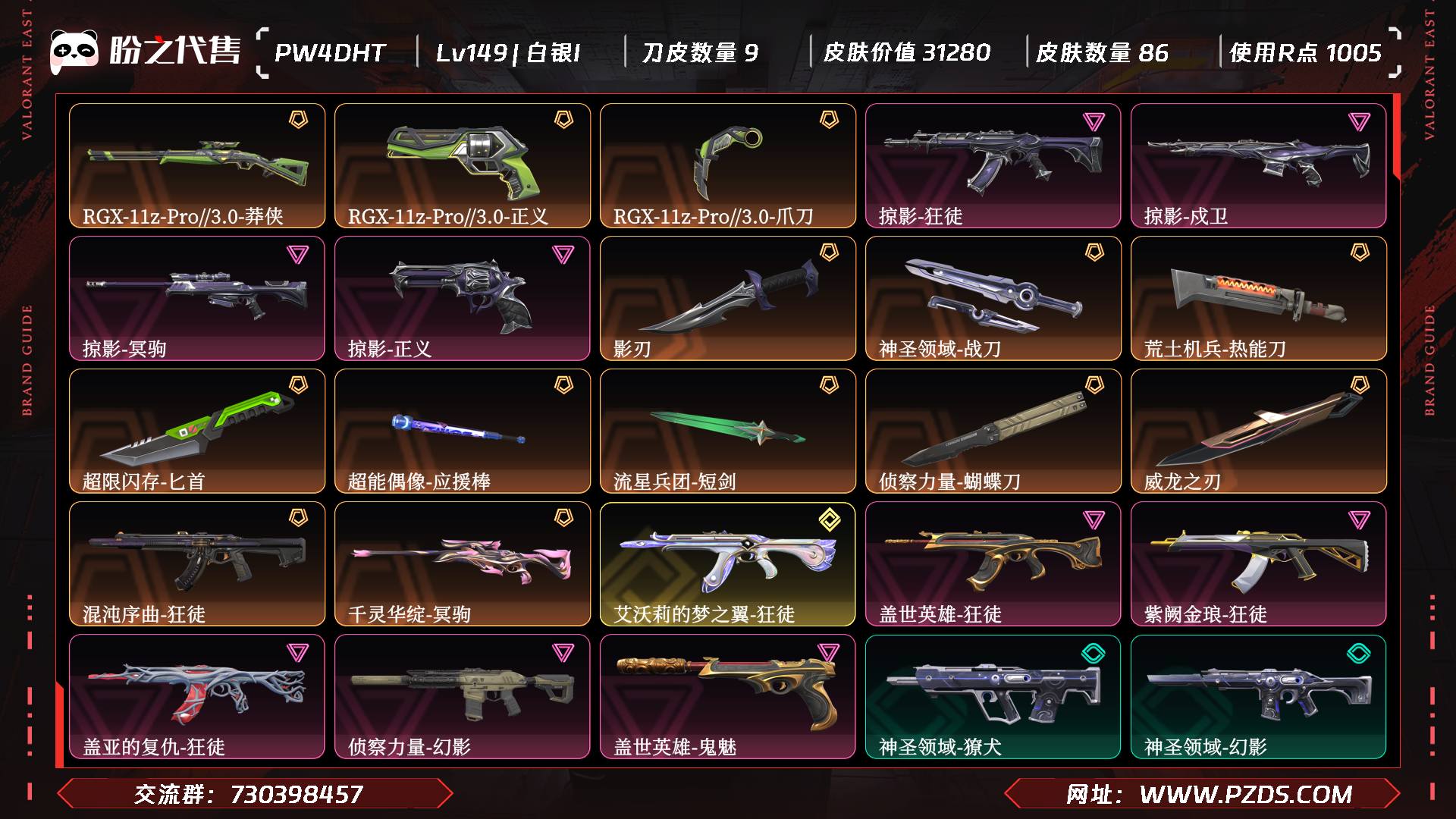This screenshot has height=819, width=1456.
Task: Choose the 超能偶像-应援棒 light stick tile
Action: [463, 431]
